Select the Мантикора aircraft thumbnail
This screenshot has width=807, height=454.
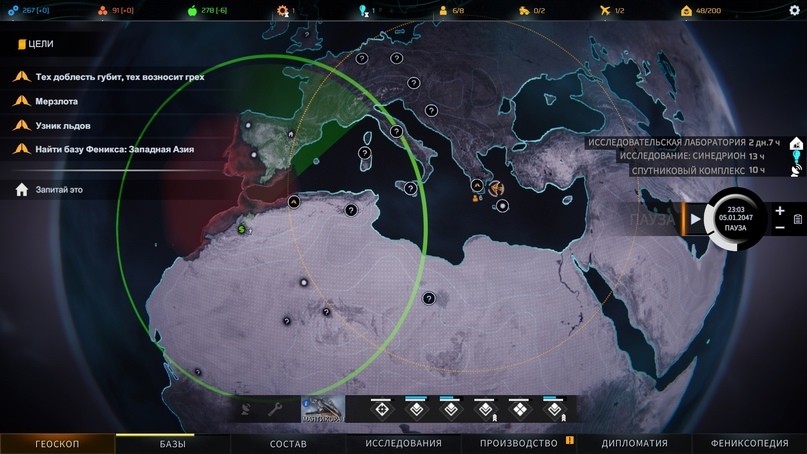[323, 408]
